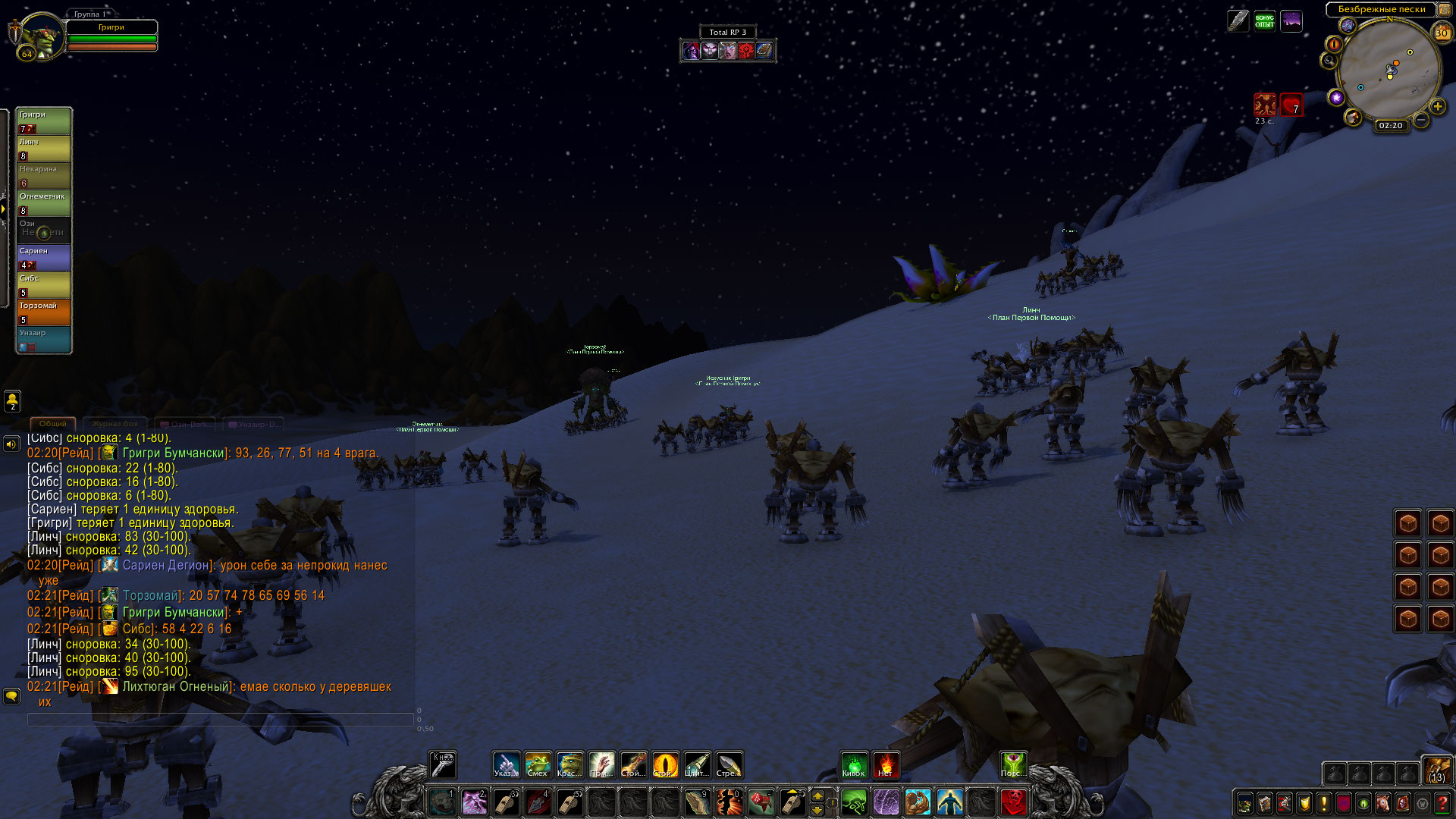
Task: Activate the red skull action slot
Action: [x=1013, y=802]
